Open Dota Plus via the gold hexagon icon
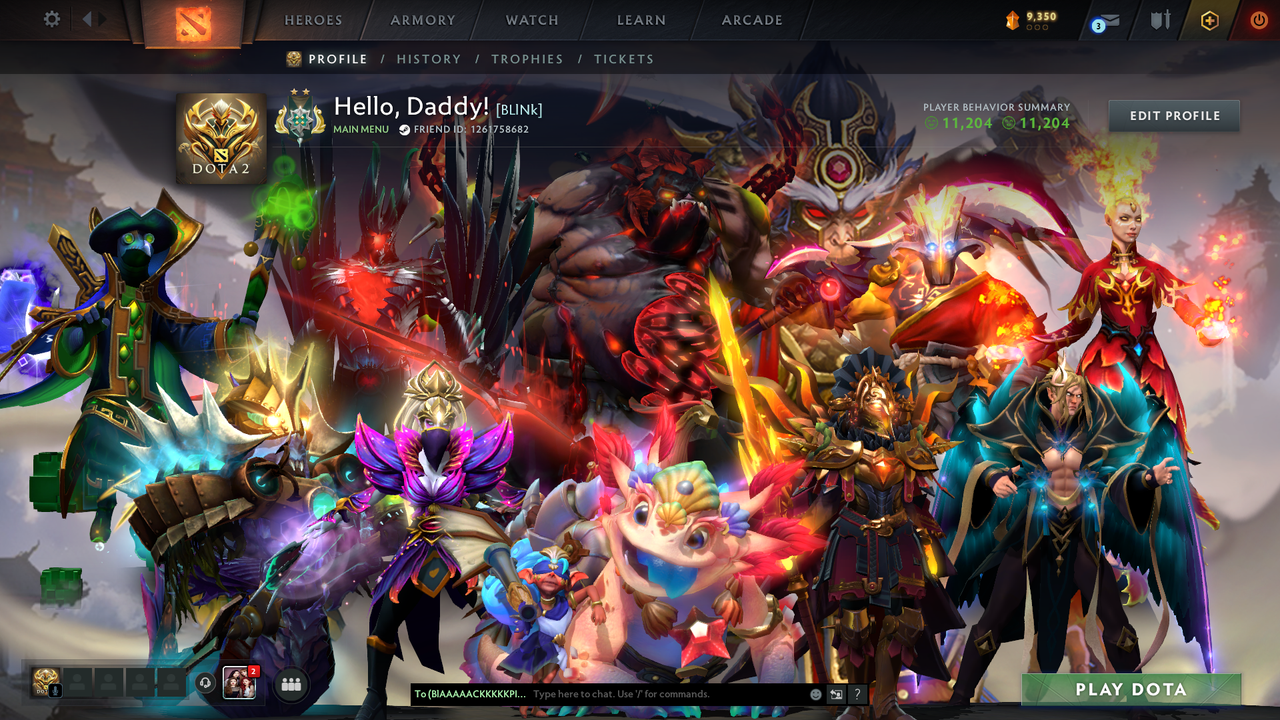 click(1209, 20)
